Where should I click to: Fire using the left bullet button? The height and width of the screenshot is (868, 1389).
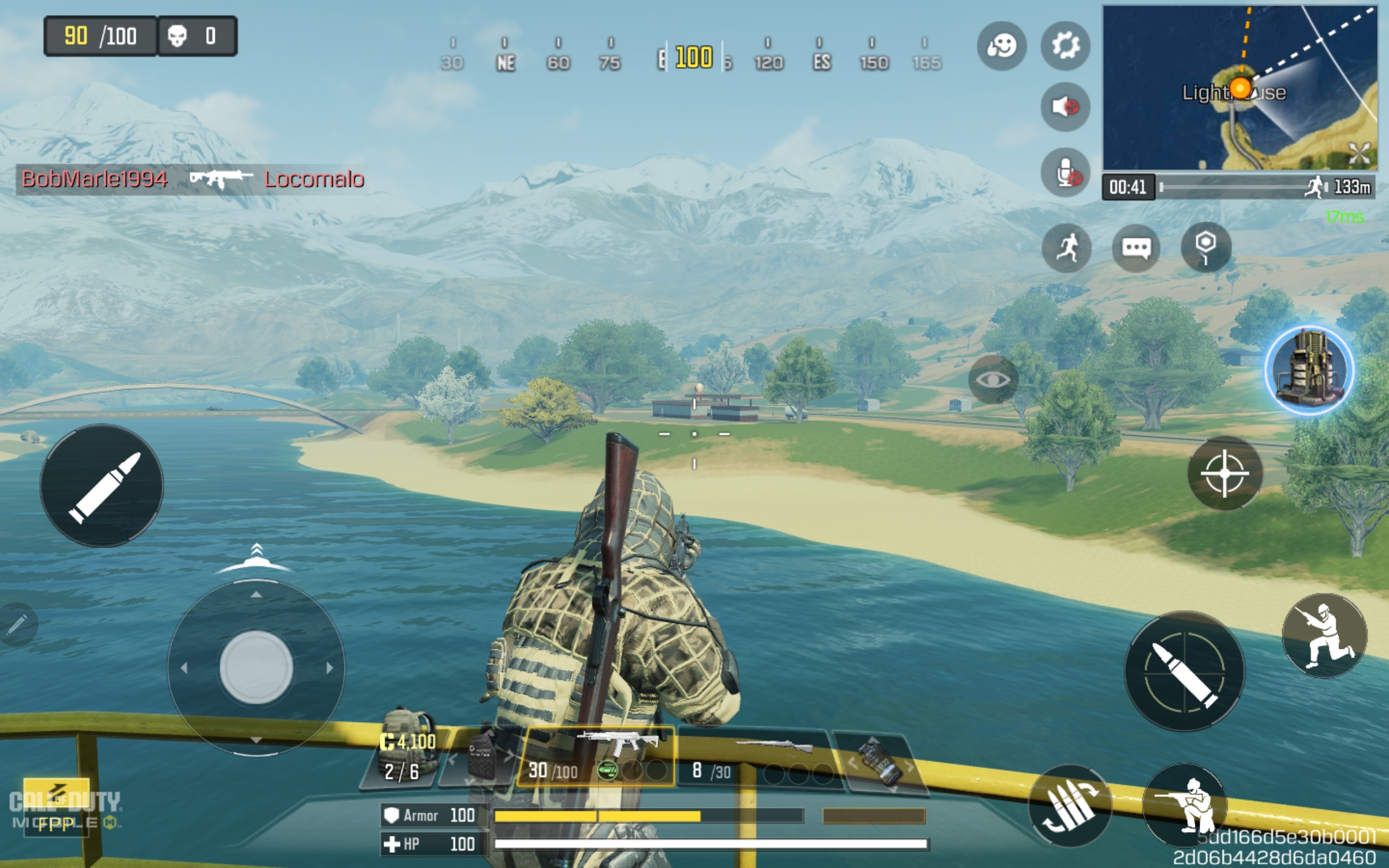point(101,486)
